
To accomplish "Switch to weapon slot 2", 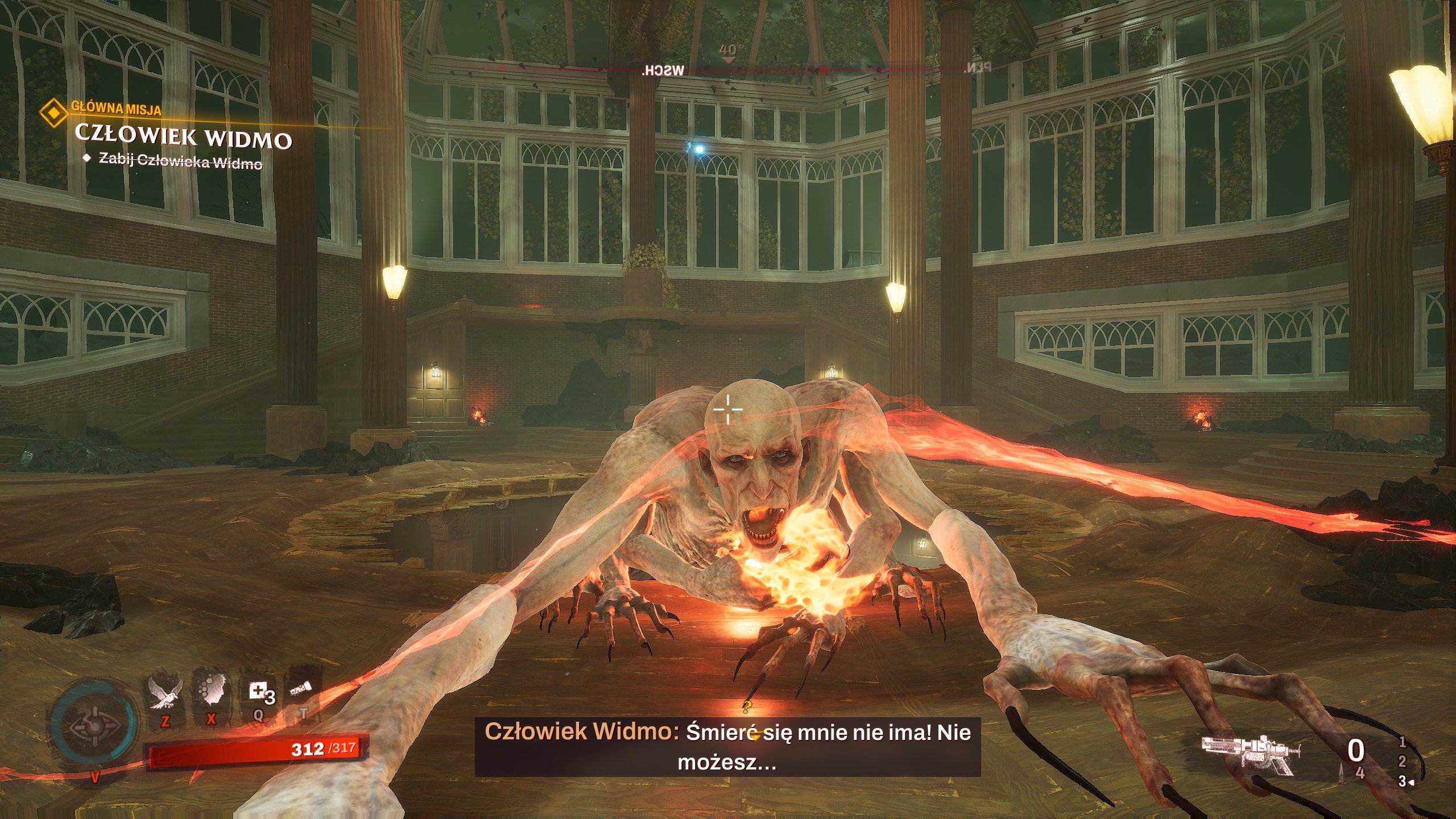I will tap(1402, 762).
